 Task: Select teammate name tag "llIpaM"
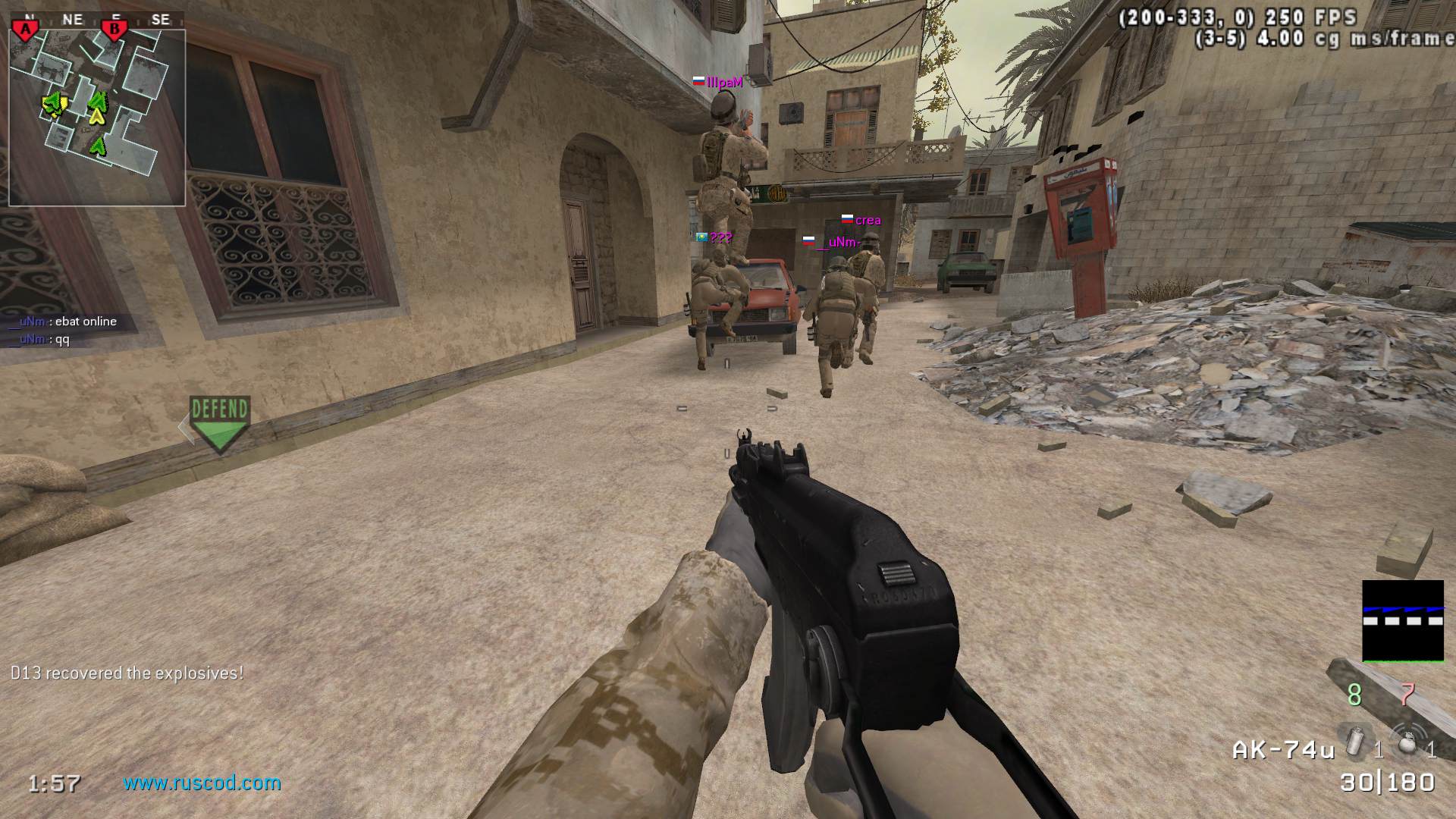point(724,83)
